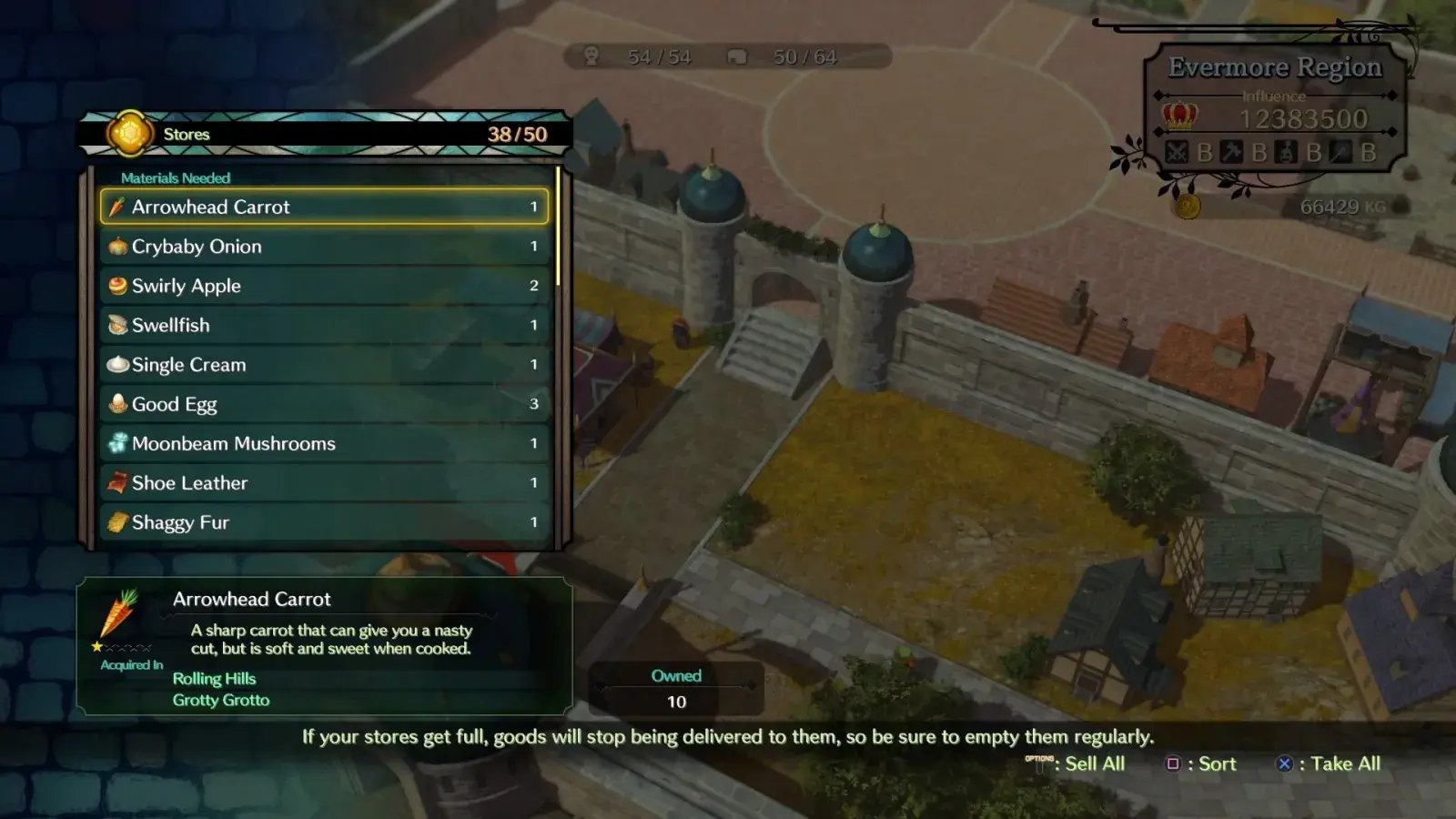Select the Shaggy Fur row
Image resolution: width=1456 pixels, height=819 pixels.
pyautogui.click(x=324, y=522)
